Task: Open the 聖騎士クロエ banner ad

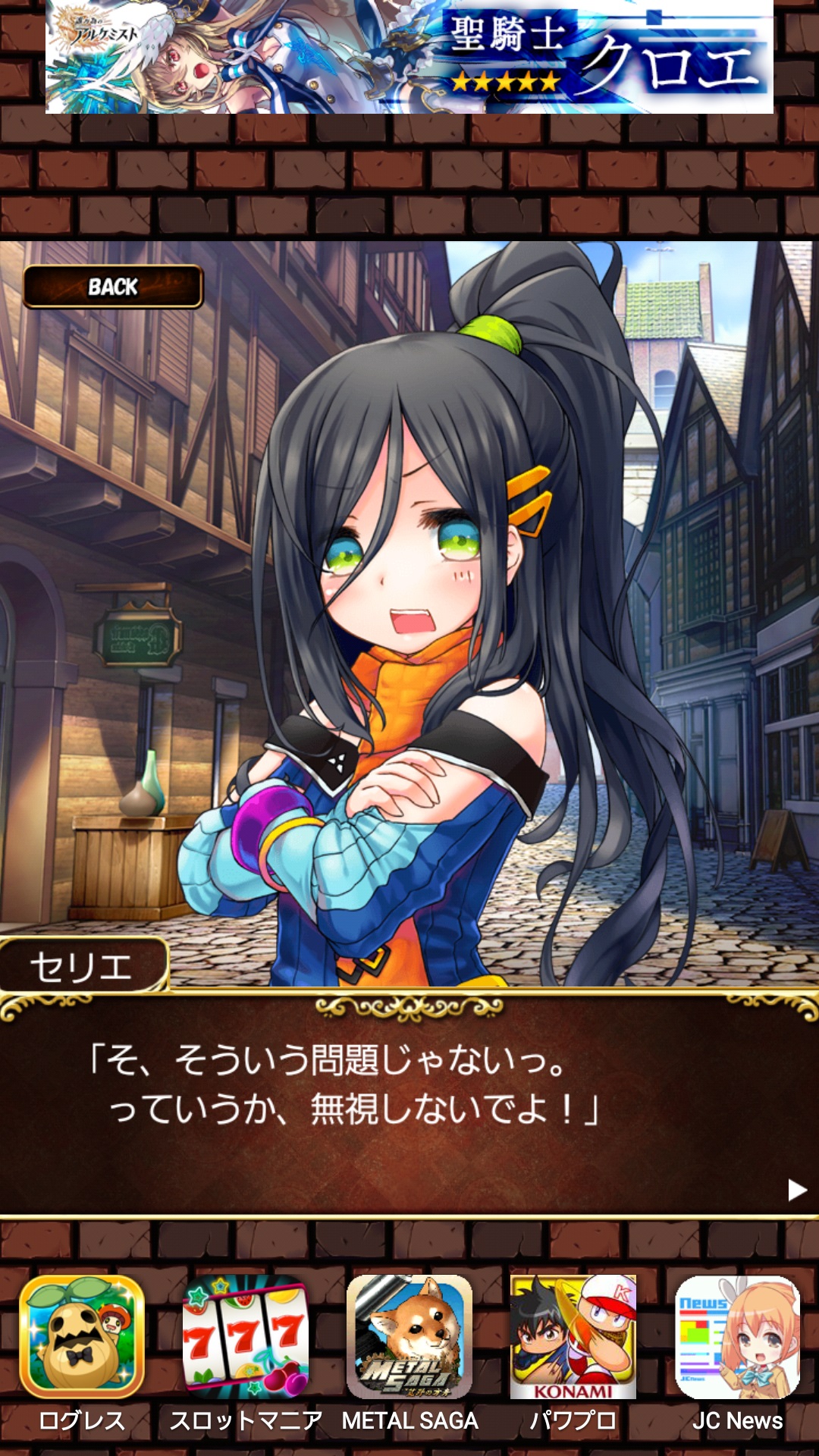Action: pos(409,57)
